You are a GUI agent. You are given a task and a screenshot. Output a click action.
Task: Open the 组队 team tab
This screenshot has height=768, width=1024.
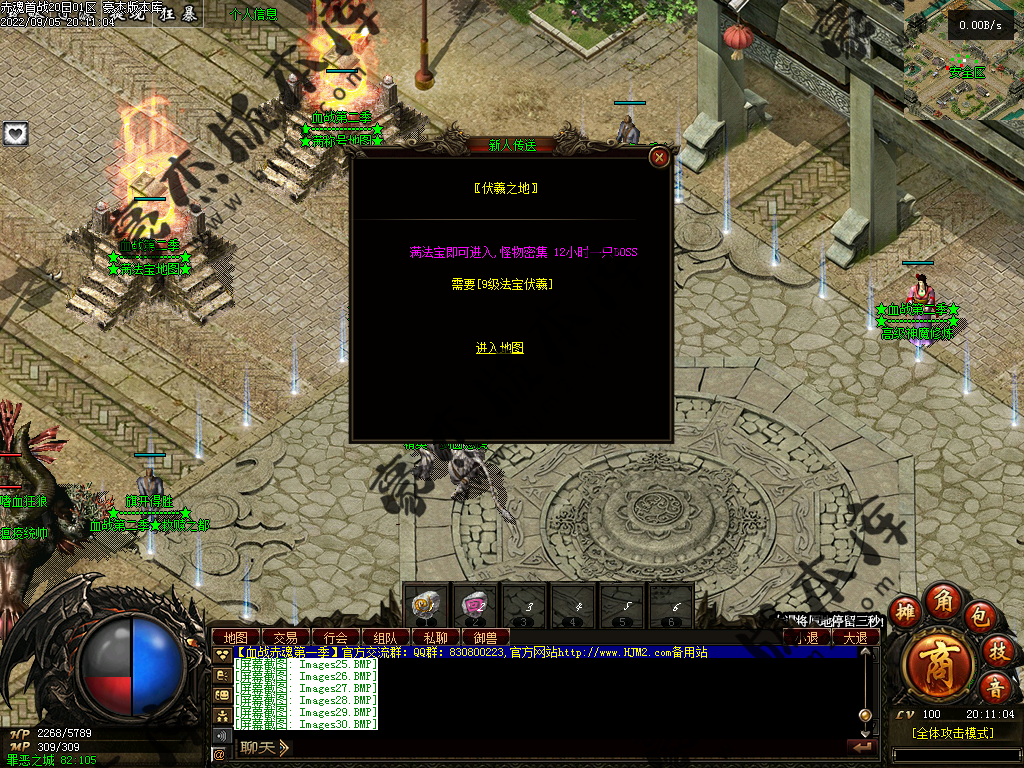[x=385, y=637]
